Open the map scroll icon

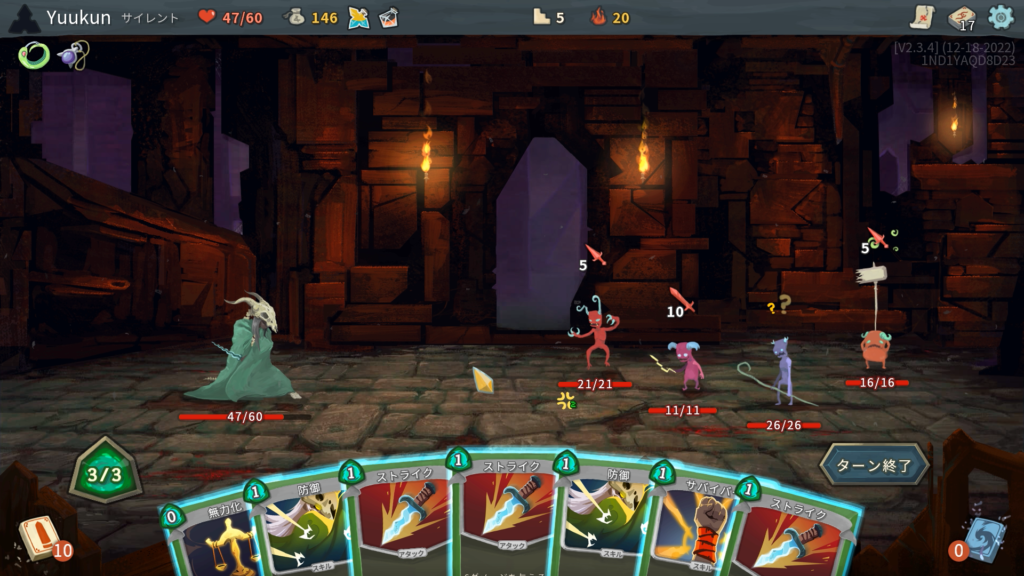[922, 17]
